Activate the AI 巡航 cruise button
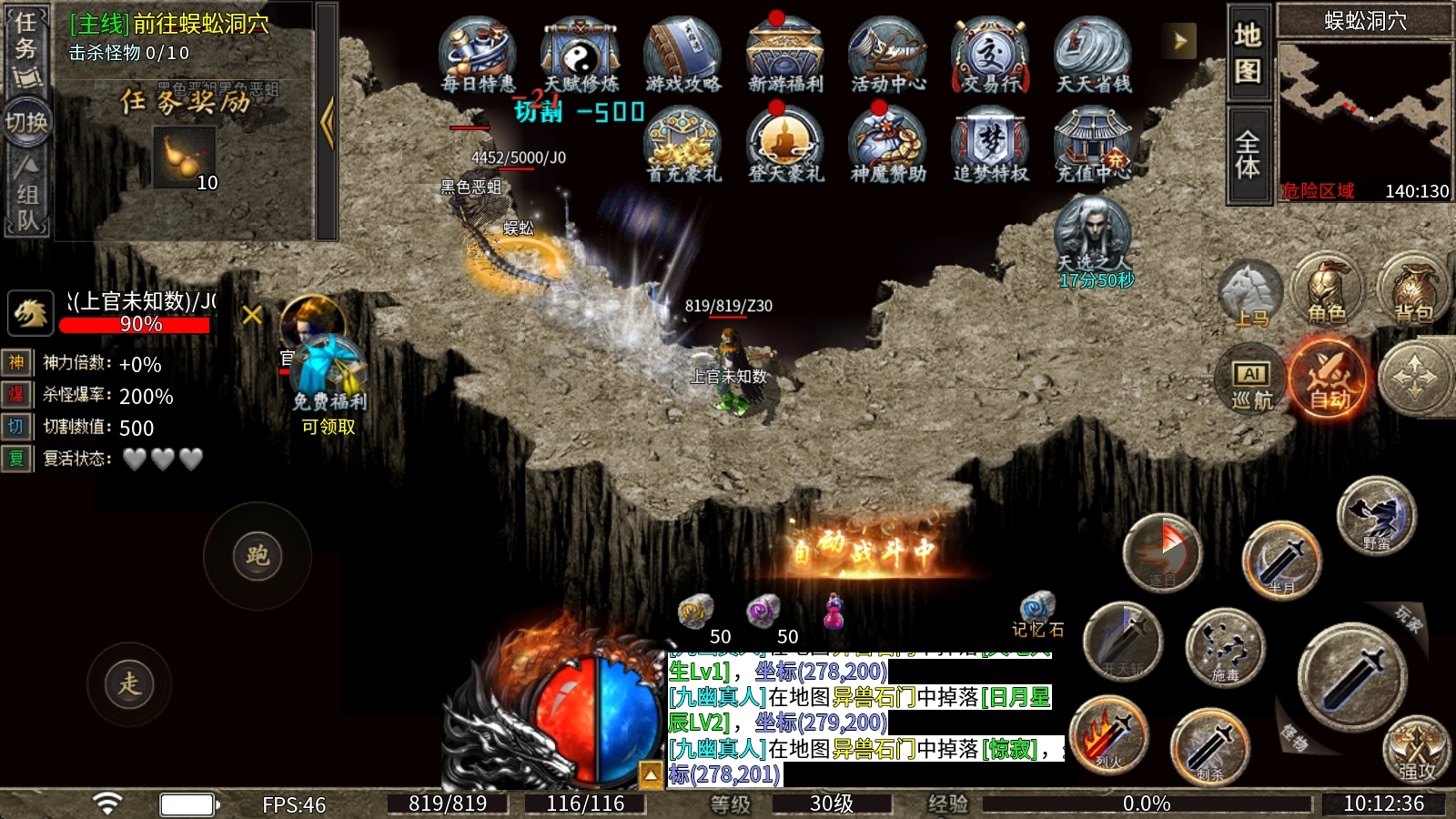The image size is (1456, 819). (1251, 379)
